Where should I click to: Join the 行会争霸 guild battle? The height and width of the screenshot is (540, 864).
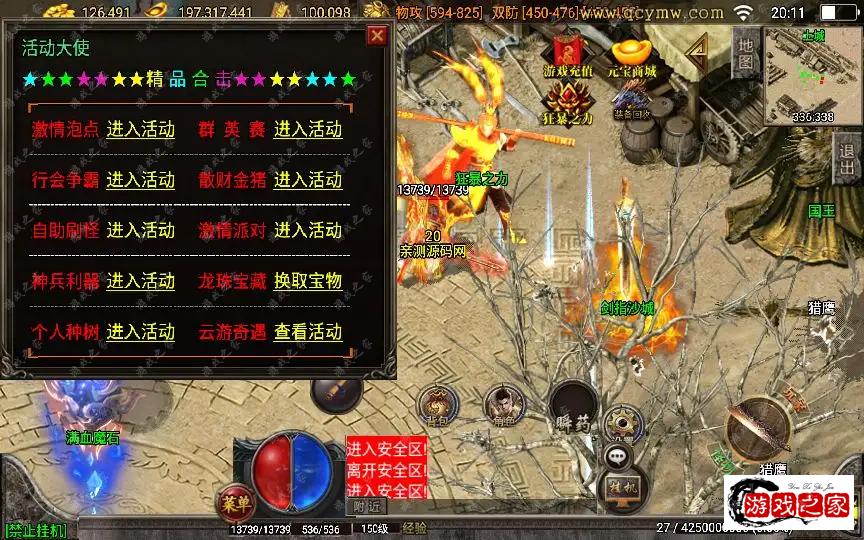[x=140, y=180]
